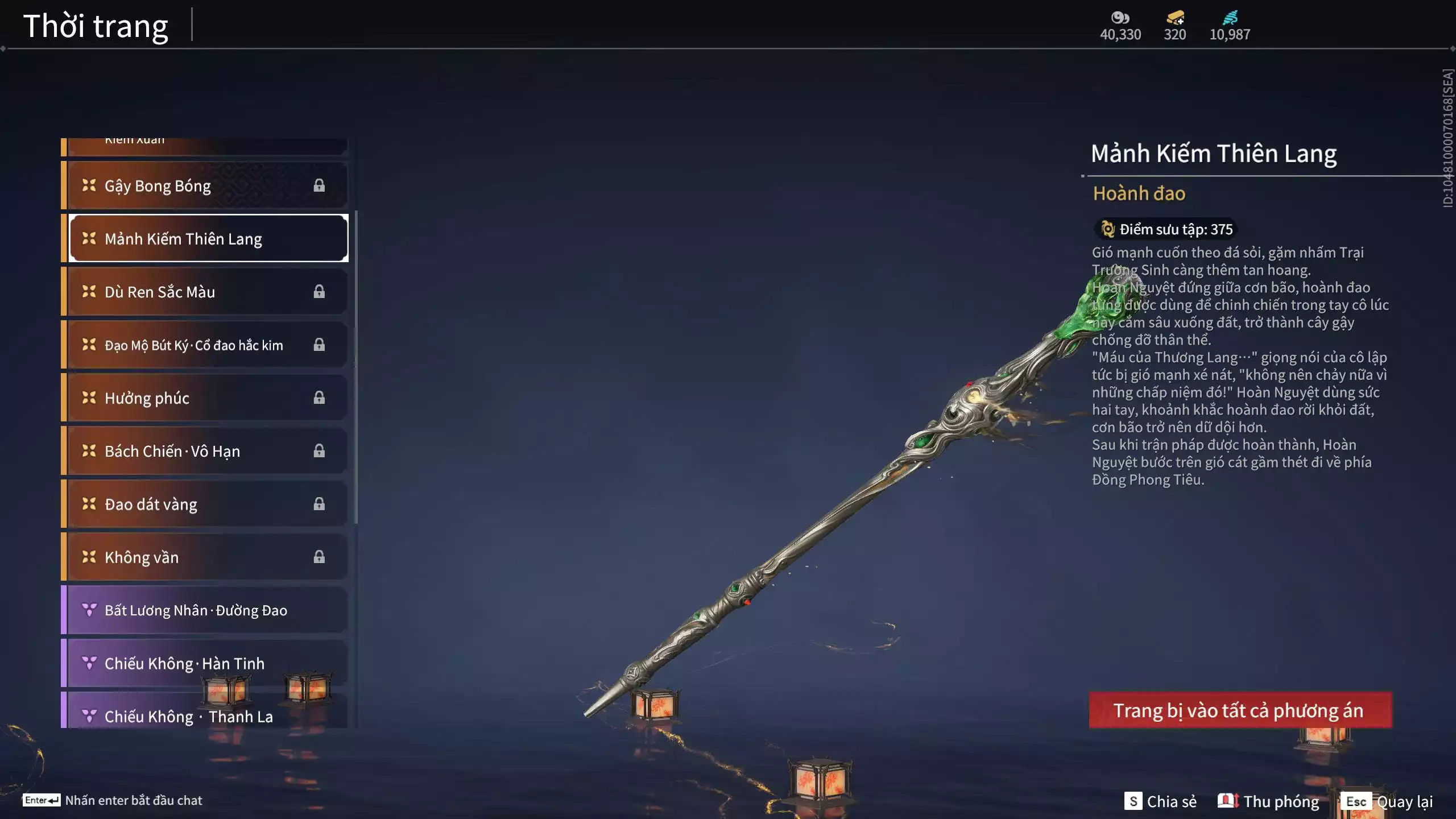Open chat via the Nhấn enter prompt

click(113, 800)
